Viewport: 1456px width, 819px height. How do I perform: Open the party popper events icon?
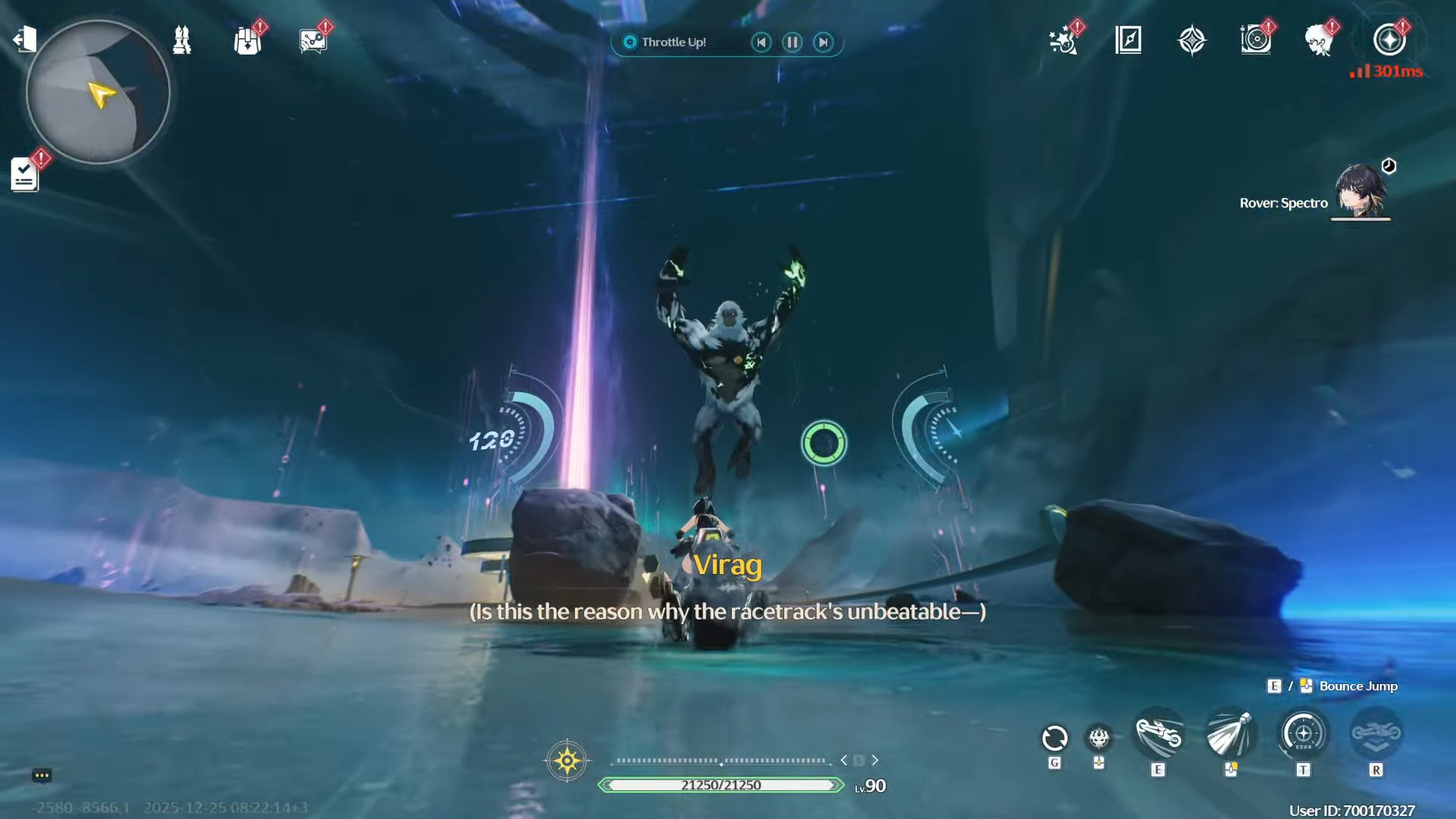[x=1063, y=40]
